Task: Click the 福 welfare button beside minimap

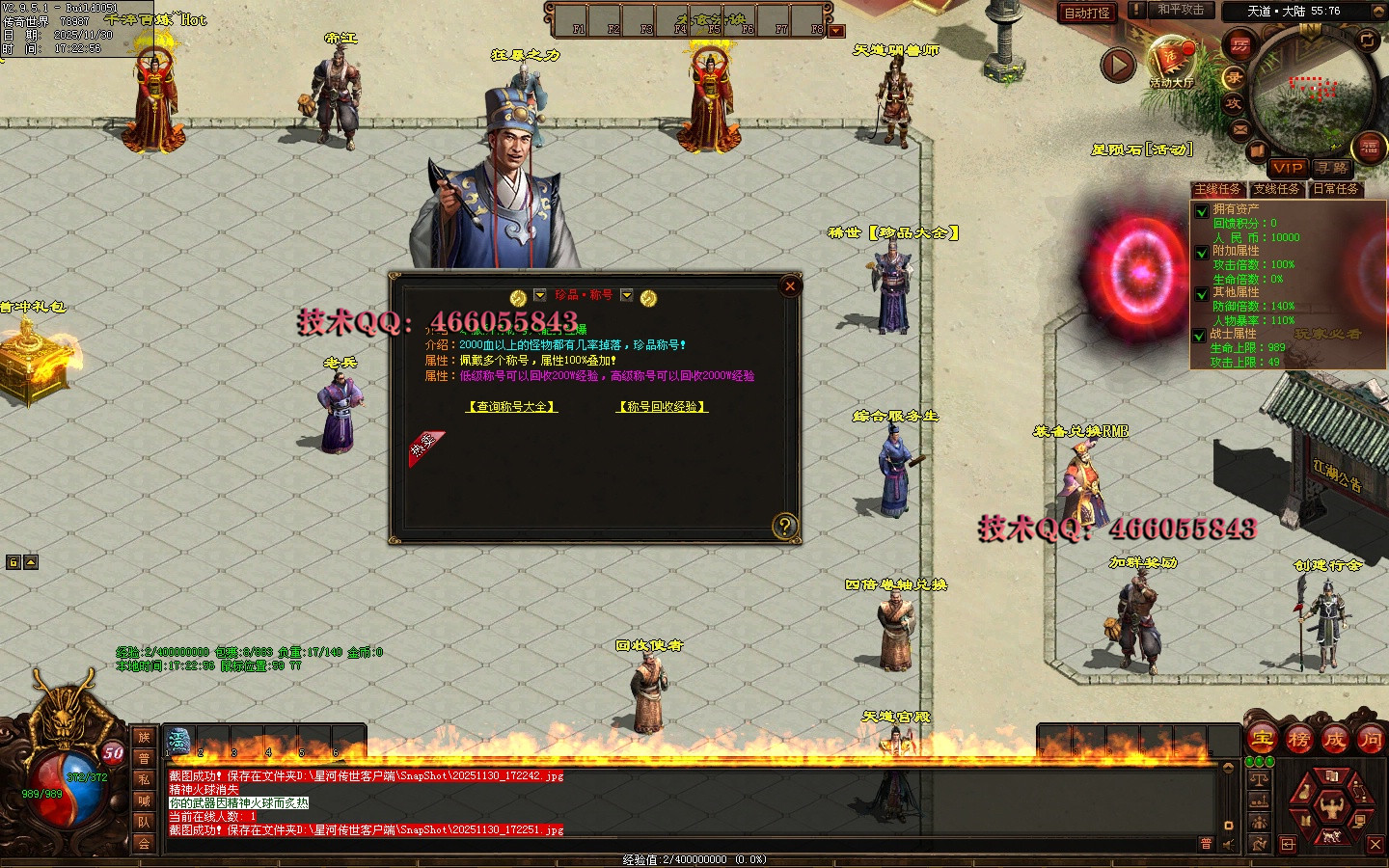Action: [1370, 147]
